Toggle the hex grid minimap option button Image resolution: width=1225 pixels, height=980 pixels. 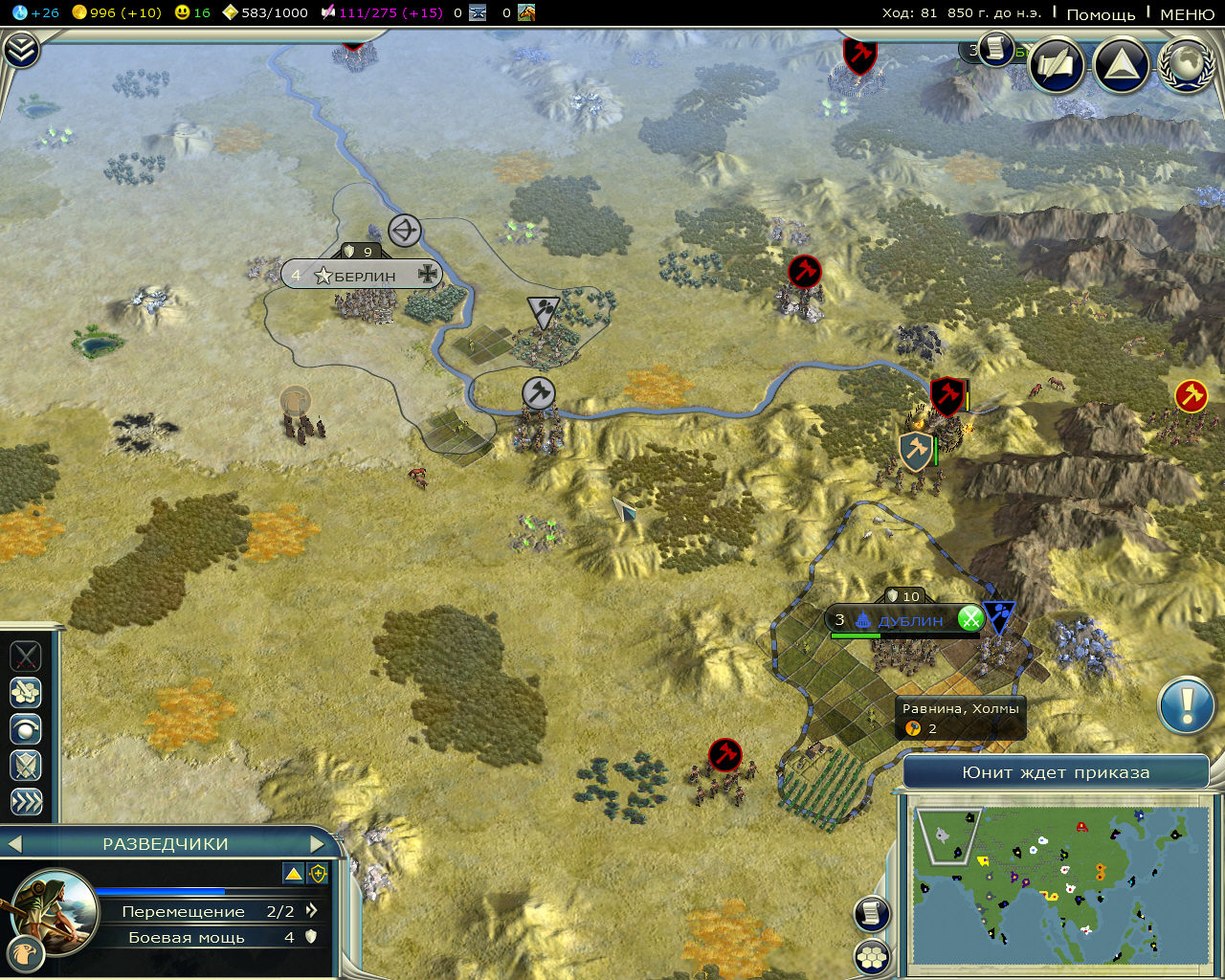871,955
